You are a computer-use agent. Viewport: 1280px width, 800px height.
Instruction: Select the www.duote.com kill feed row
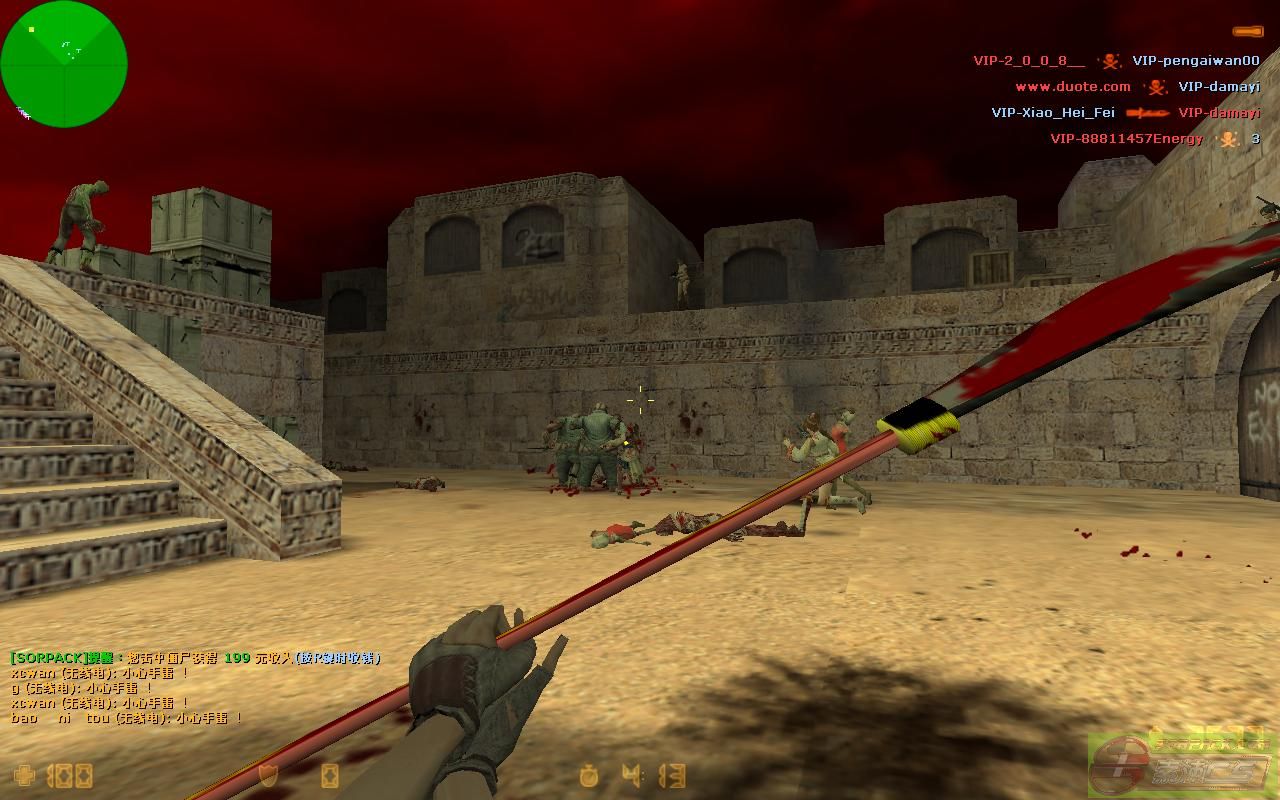pos(1137,87)
